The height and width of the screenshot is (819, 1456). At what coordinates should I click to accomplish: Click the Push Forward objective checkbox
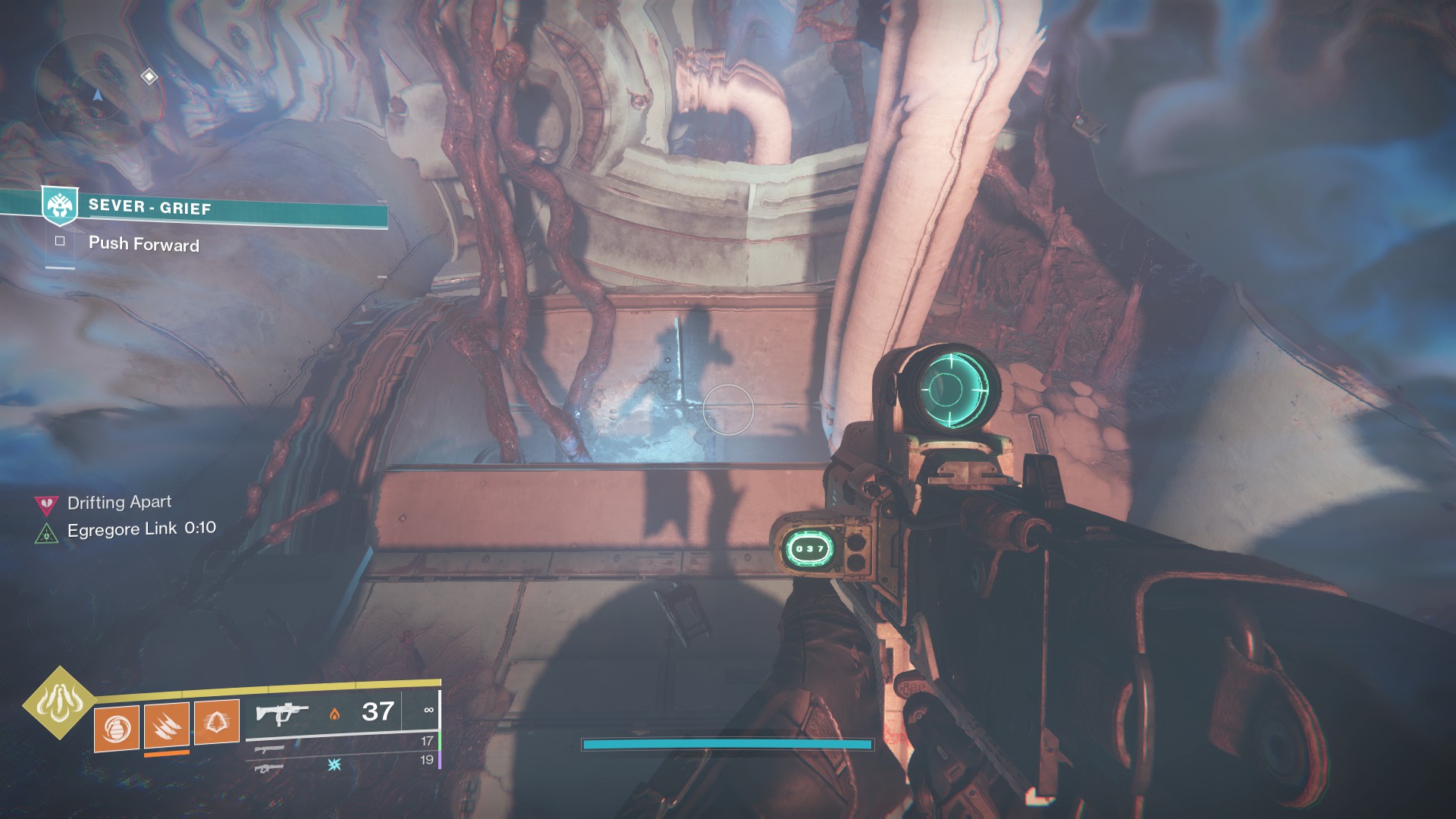click(60, 241)
